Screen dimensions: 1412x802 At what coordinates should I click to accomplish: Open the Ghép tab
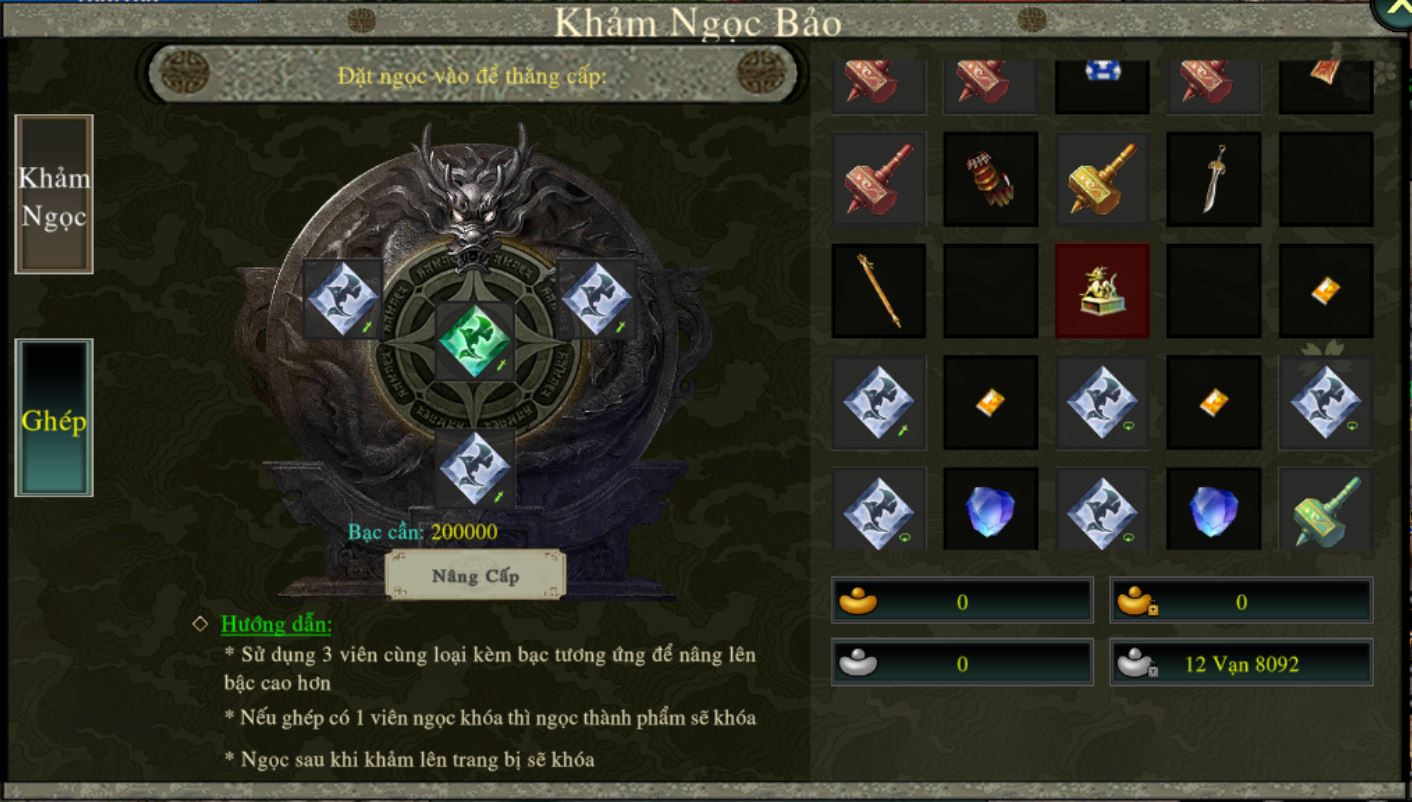coord(54,418)
